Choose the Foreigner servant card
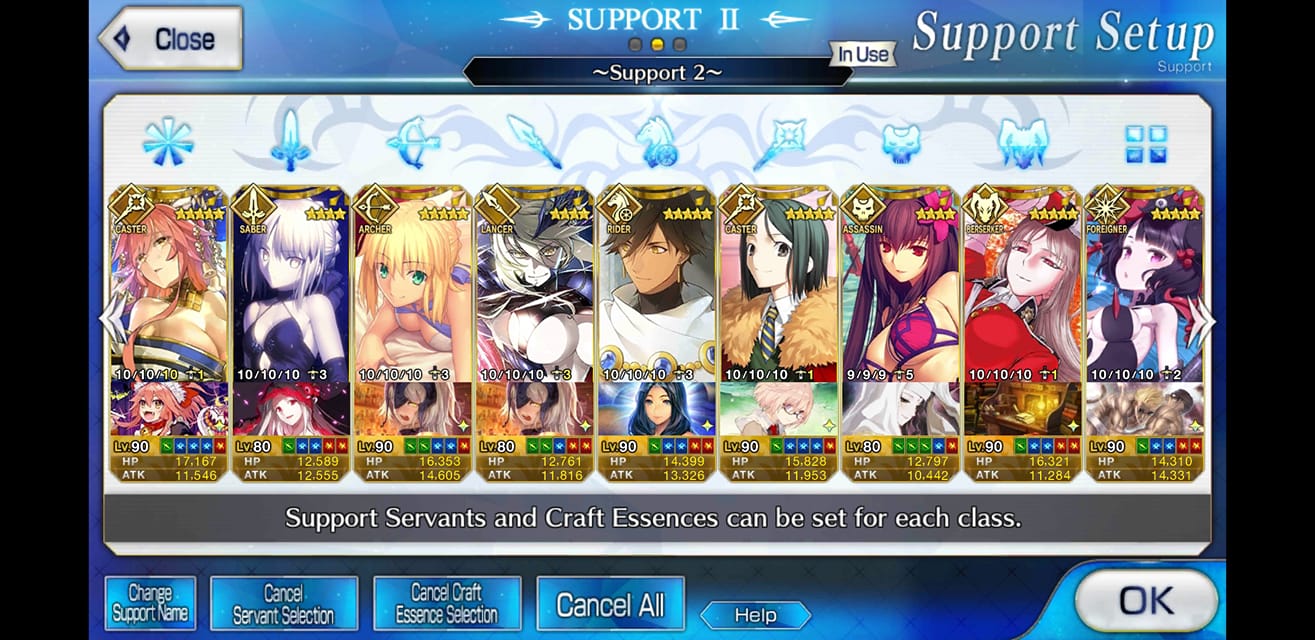Image resolution: width=1315 pixels, height=640 pixels. coord(1144,290)
